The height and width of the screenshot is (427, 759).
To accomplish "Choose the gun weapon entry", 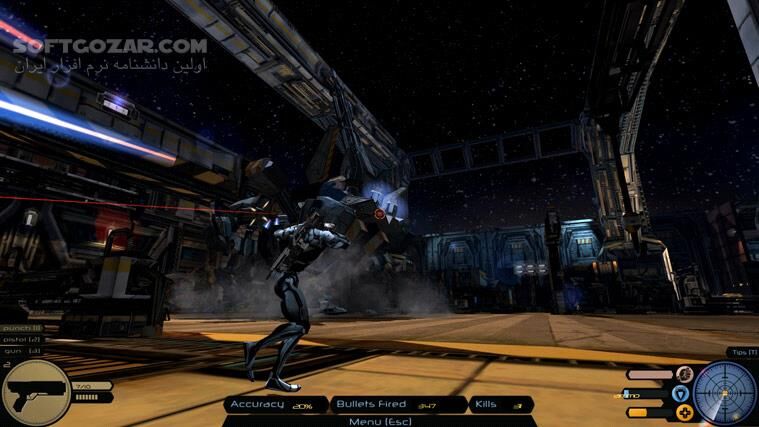I will point(21,351).
